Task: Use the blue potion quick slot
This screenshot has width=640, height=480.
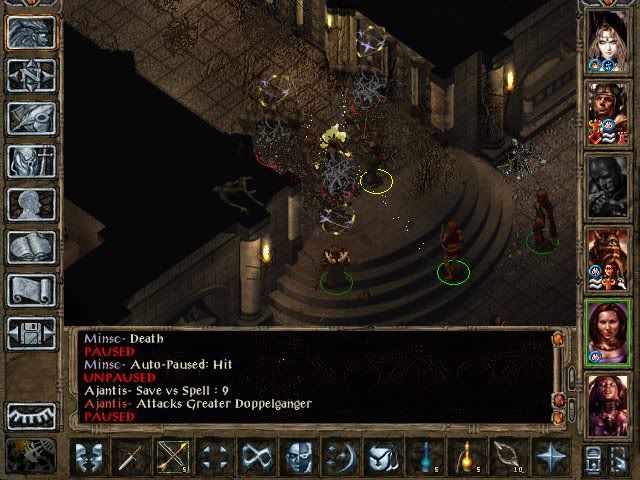Action: (x=426, y=458)
